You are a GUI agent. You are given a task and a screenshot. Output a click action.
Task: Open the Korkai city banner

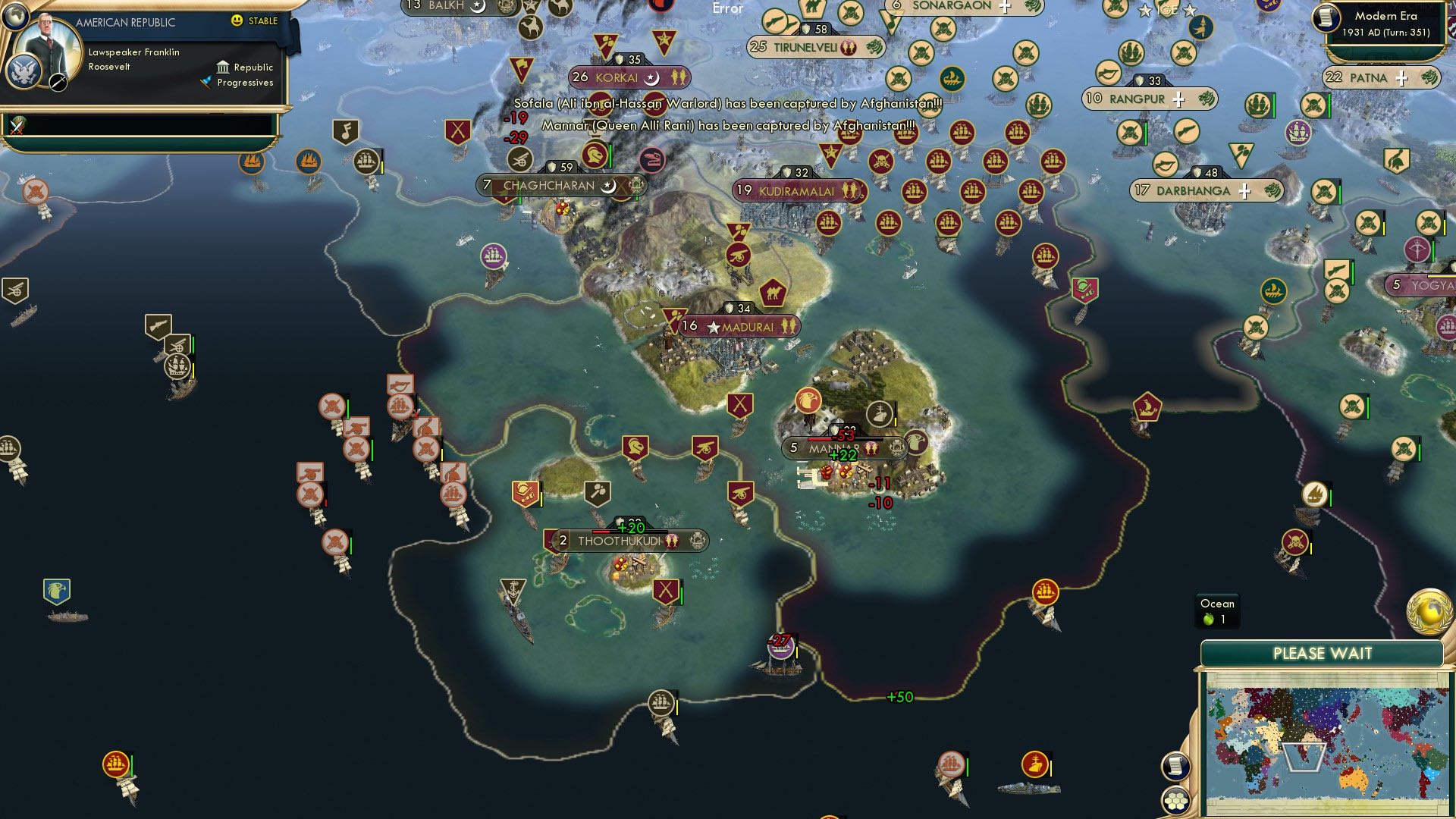click(x=629, y=76)
